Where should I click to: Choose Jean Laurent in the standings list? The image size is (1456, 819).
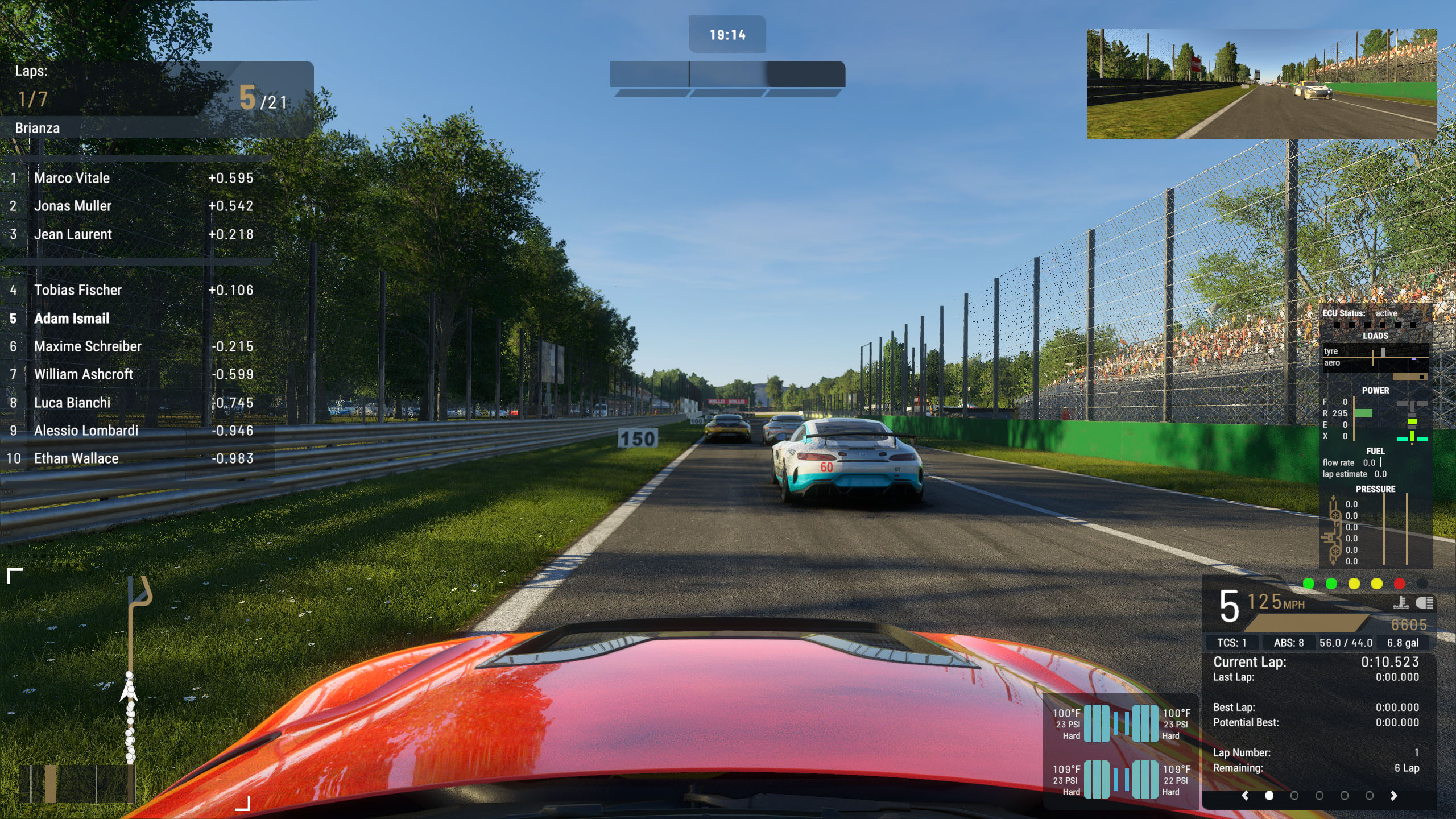(x=73, y=234)
